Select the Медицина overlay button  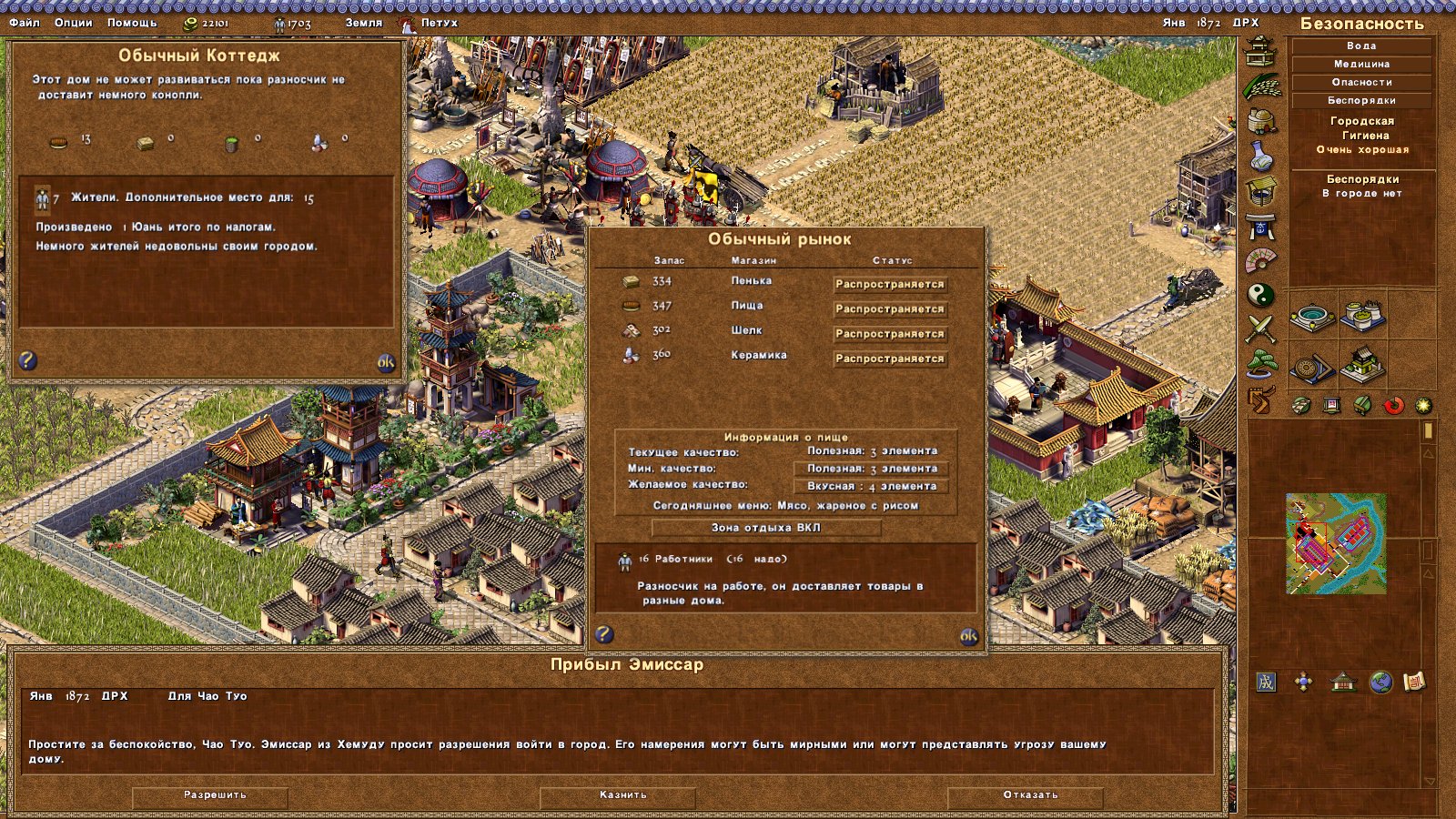(x=1361, y=65)
